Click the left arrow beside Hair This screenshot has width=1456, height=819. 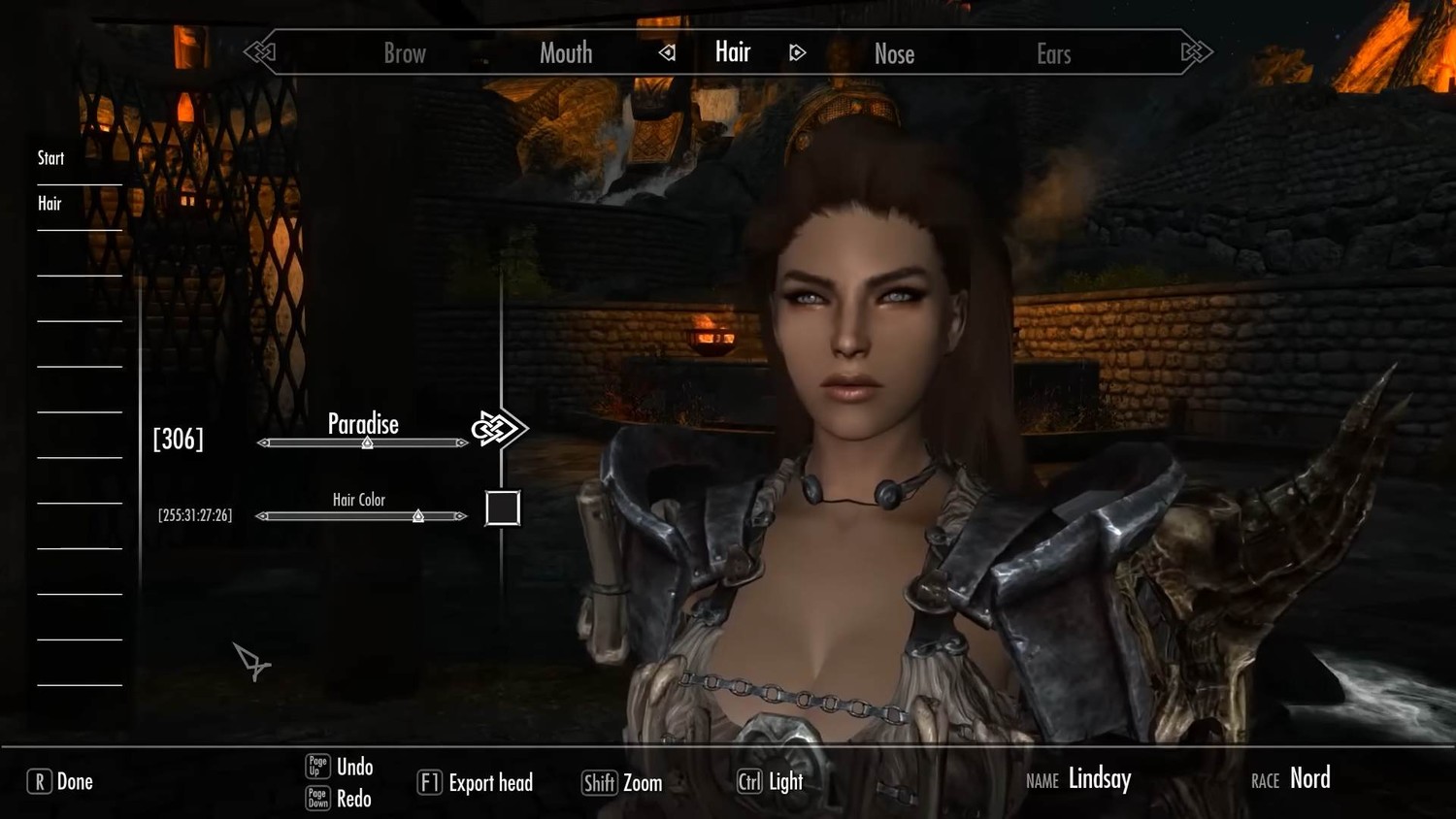point(667,52)
